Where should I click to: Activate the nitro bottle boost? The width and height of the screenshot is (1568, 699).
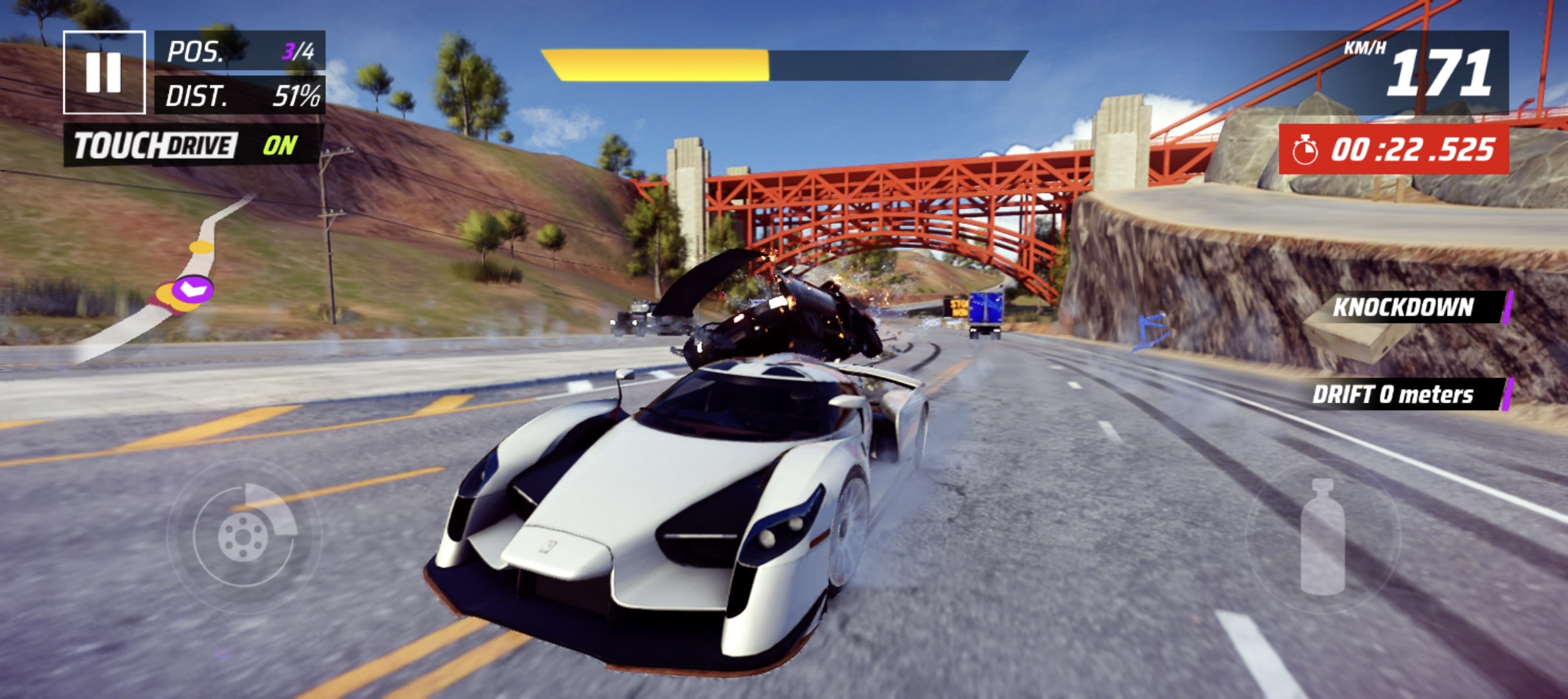(x=1322, y=537)
